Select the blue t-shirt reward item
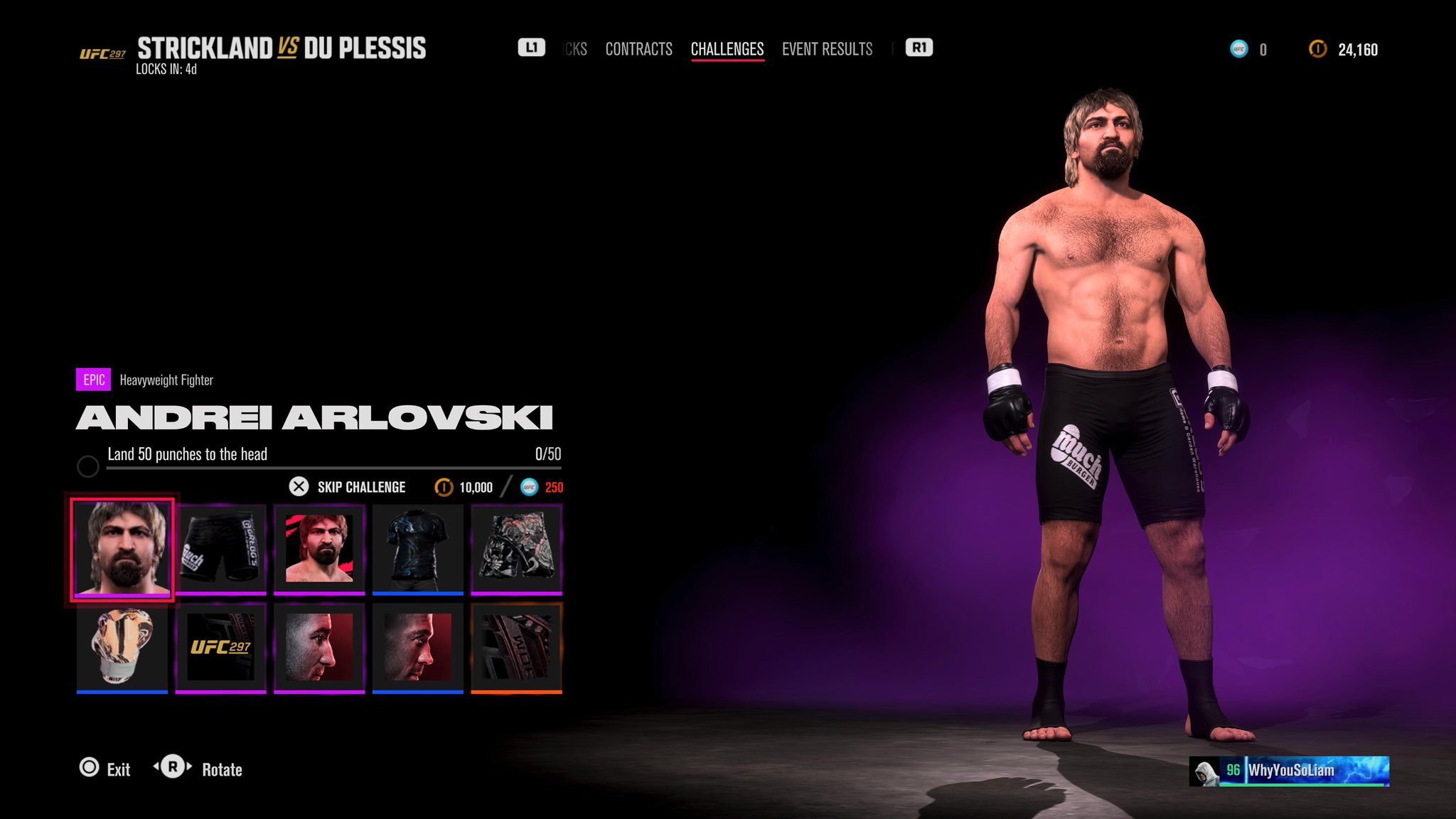 coord(417,547)
